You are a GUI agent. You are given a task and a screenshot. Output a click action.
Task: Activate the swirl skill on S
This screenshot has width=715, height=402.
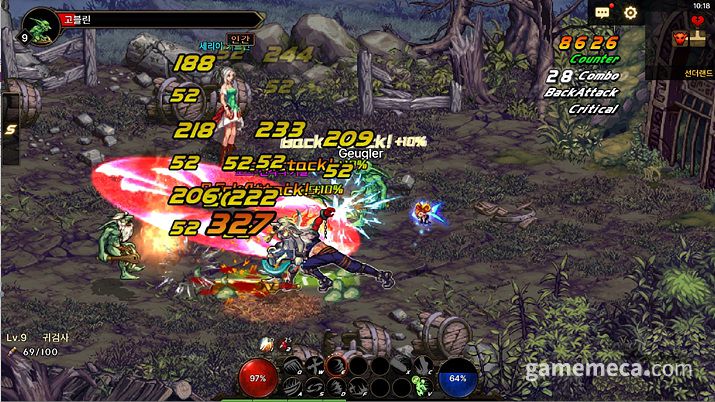(x=313, y=386)
